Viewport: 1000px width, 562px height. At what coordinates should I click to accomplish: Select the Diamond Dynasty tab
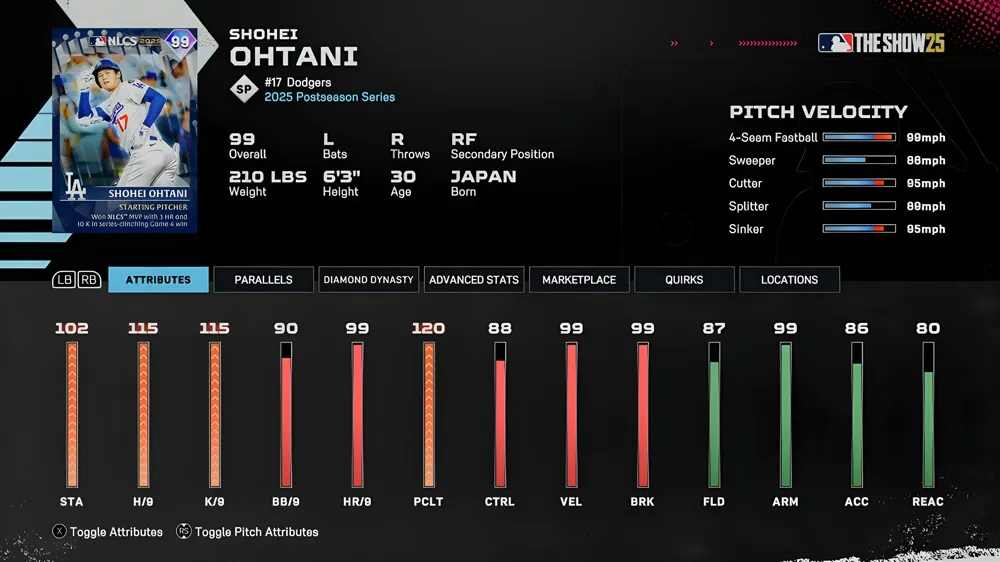(368, 280)
